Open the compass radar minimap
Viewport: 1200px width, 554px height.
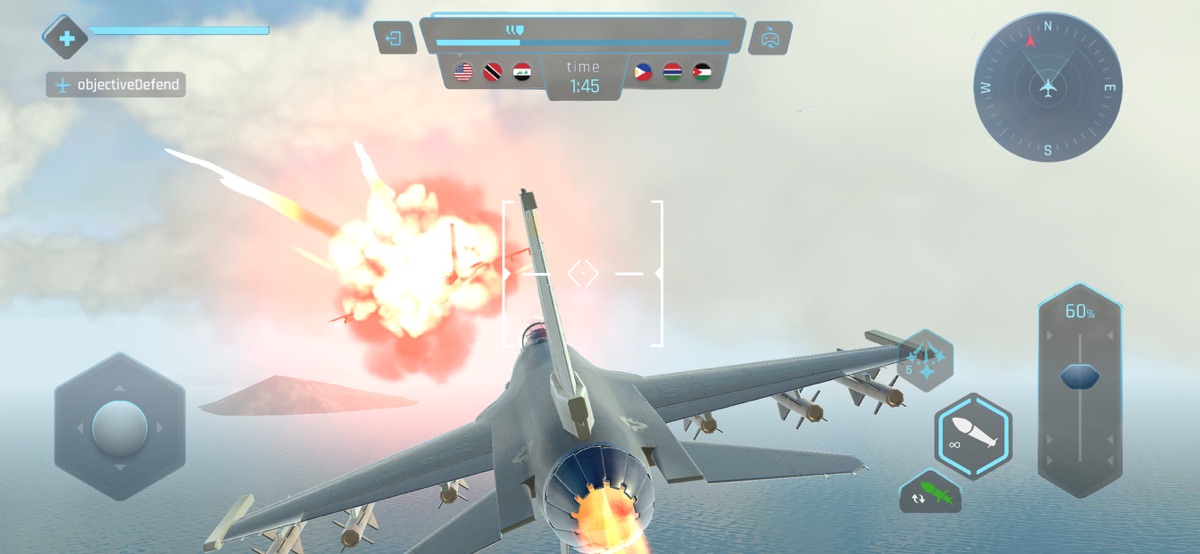click(x=1048, y=87)
